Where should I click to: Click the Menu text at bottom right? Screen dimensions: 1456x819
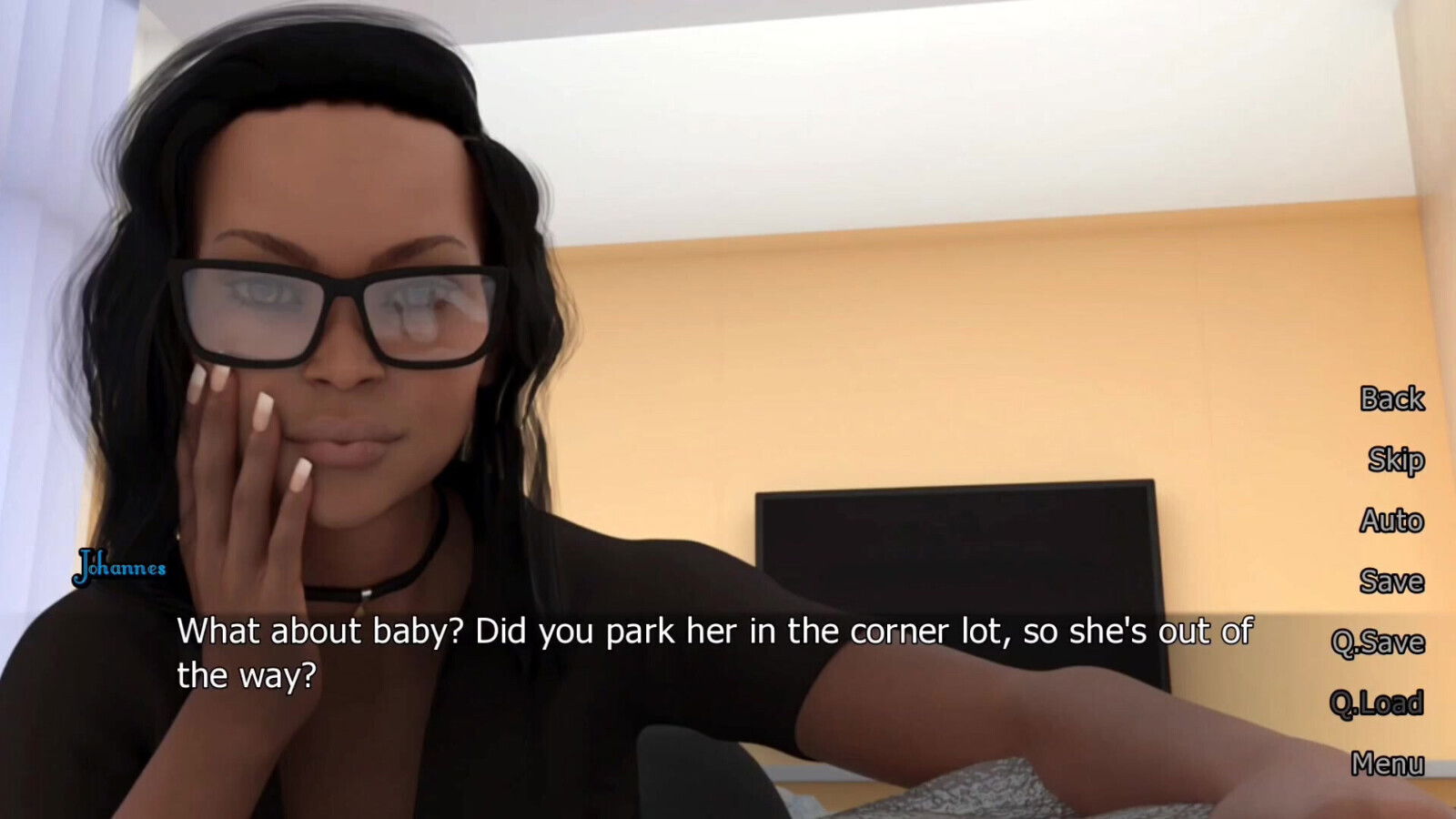1390,765
